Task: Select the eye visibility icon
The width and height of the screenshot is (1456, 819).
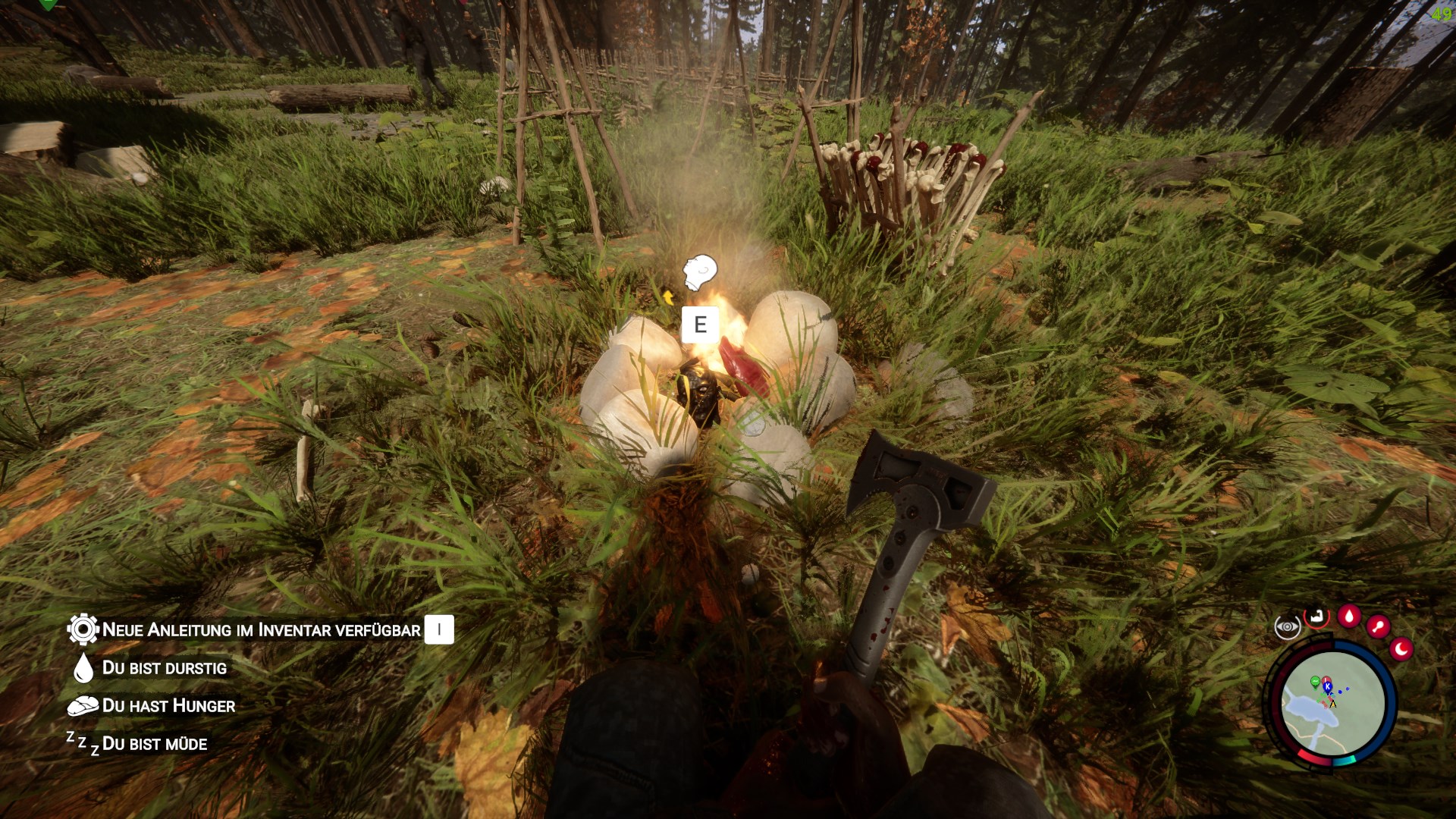Action: [1287, 628]
